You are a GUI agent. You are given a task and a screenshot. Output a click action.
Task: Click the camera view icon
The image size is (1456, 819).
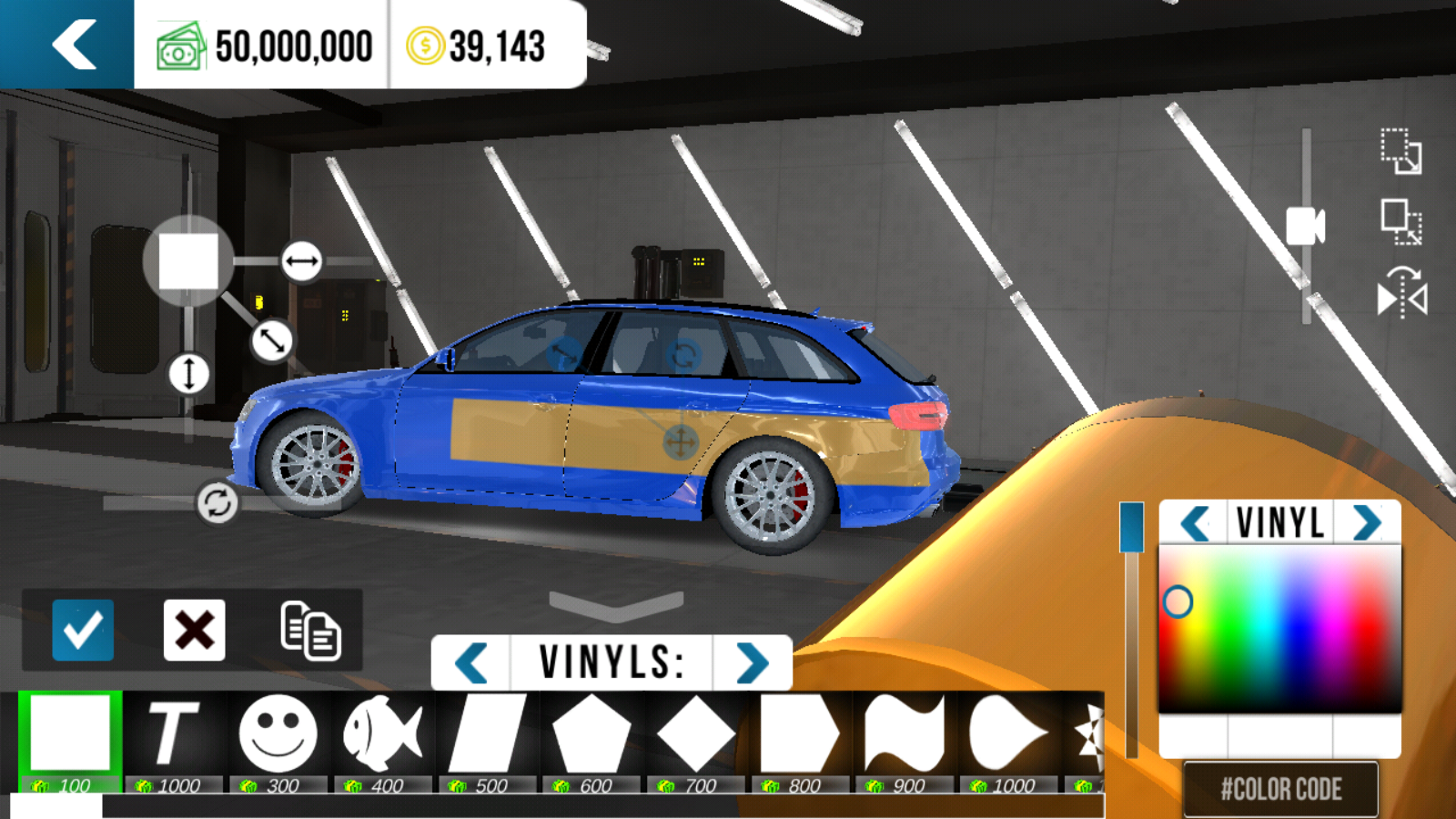pos(1305,227)
